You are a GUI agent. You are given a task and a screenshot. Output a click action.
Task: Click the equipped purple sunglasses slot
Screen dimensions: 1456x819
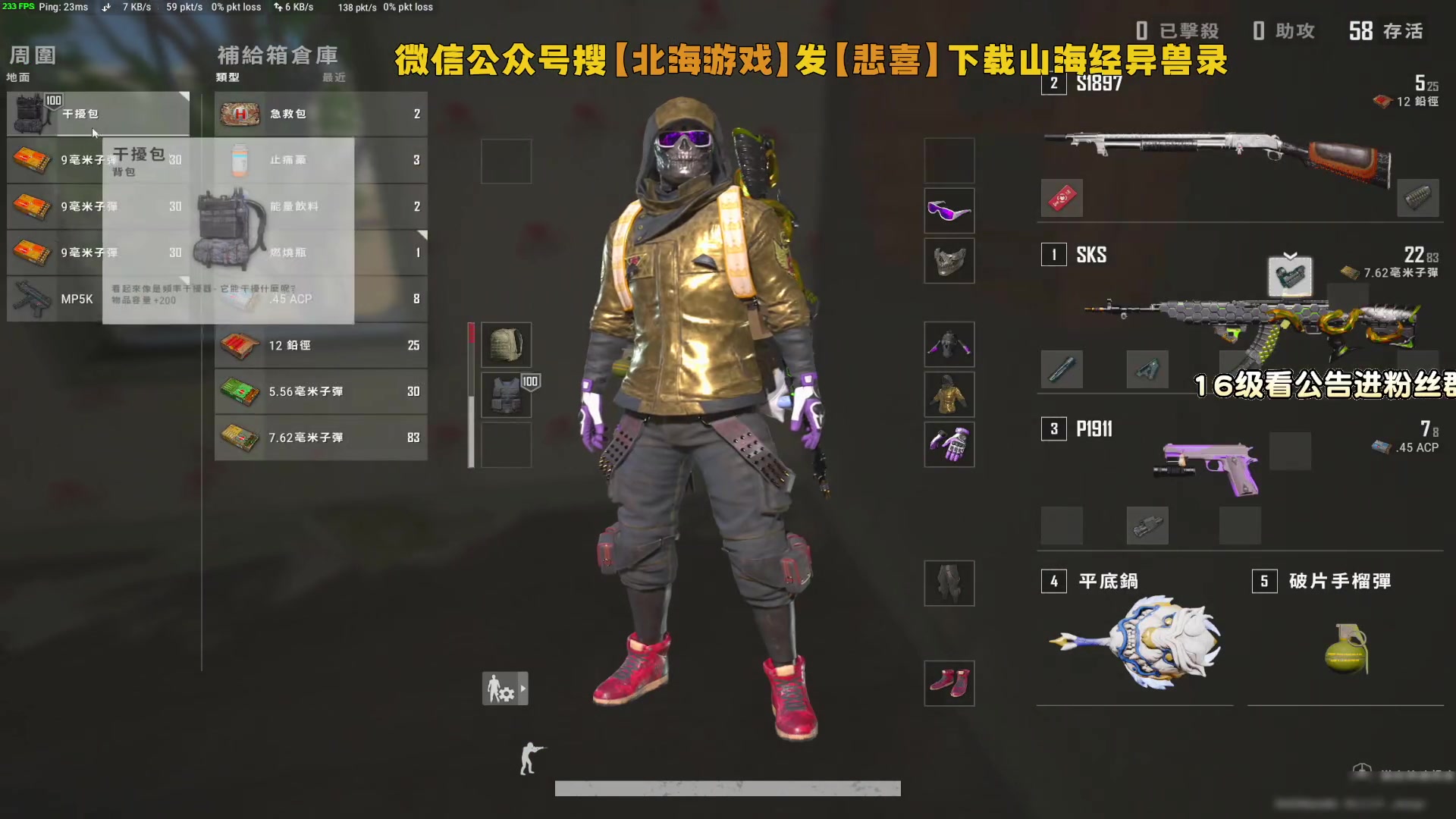pyautogui.click(x=949, y=210)
